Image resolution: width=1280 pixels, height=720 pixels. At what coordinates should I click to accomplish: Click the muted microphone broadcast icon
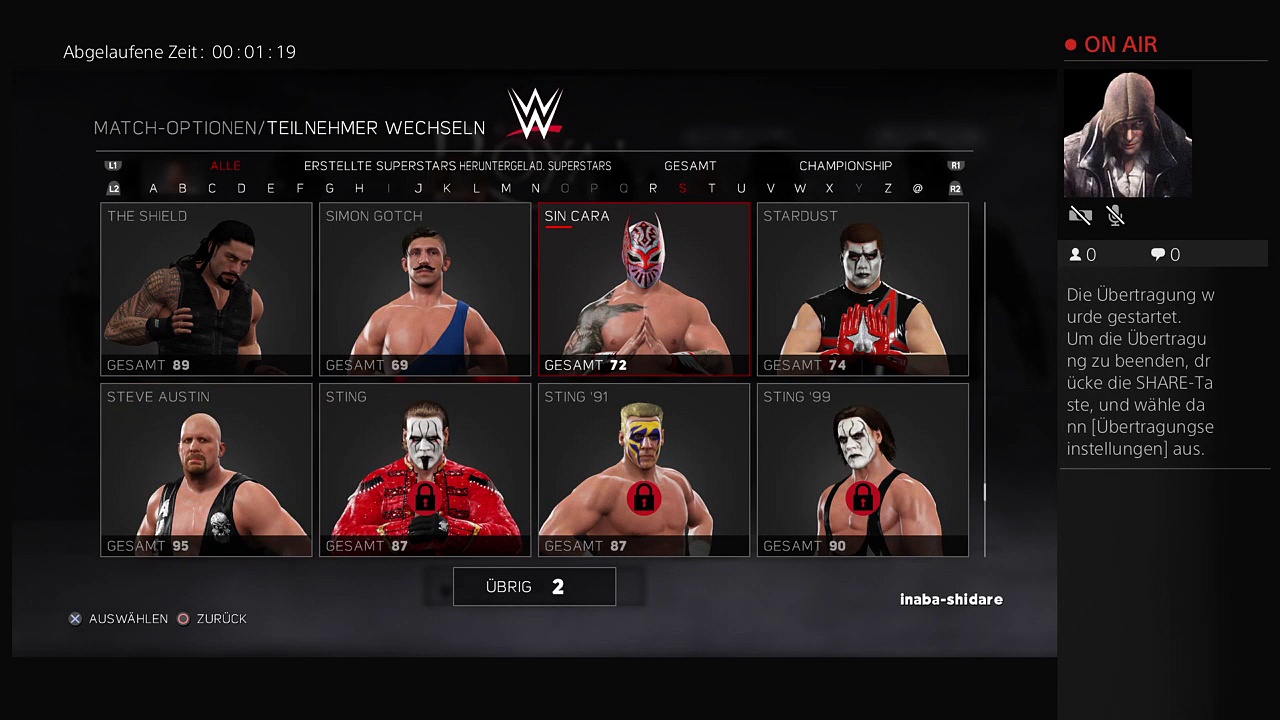click(x=1116, y=215)
